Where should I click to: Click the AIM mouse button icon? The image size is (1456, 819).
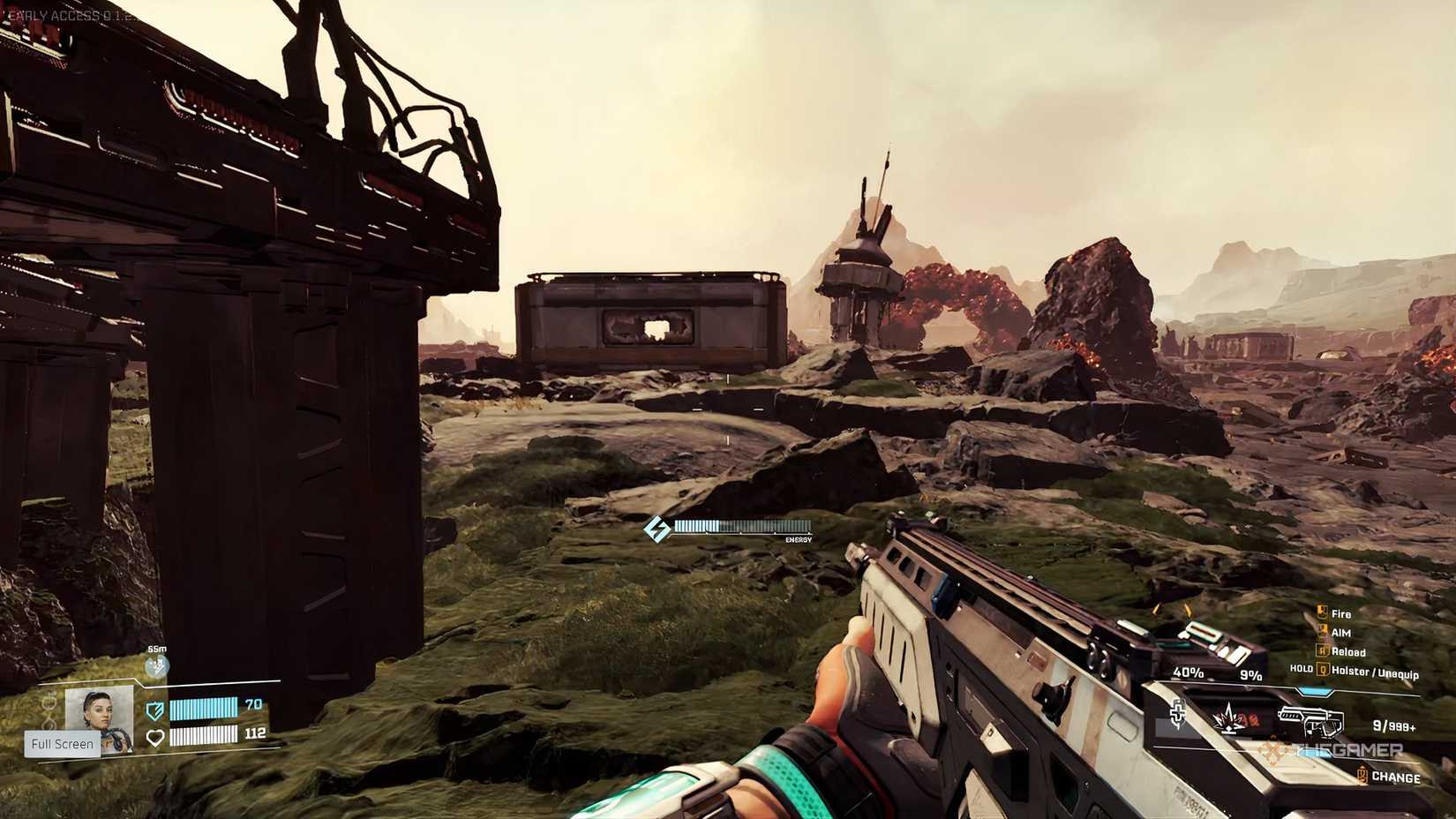click(1322, 632)
